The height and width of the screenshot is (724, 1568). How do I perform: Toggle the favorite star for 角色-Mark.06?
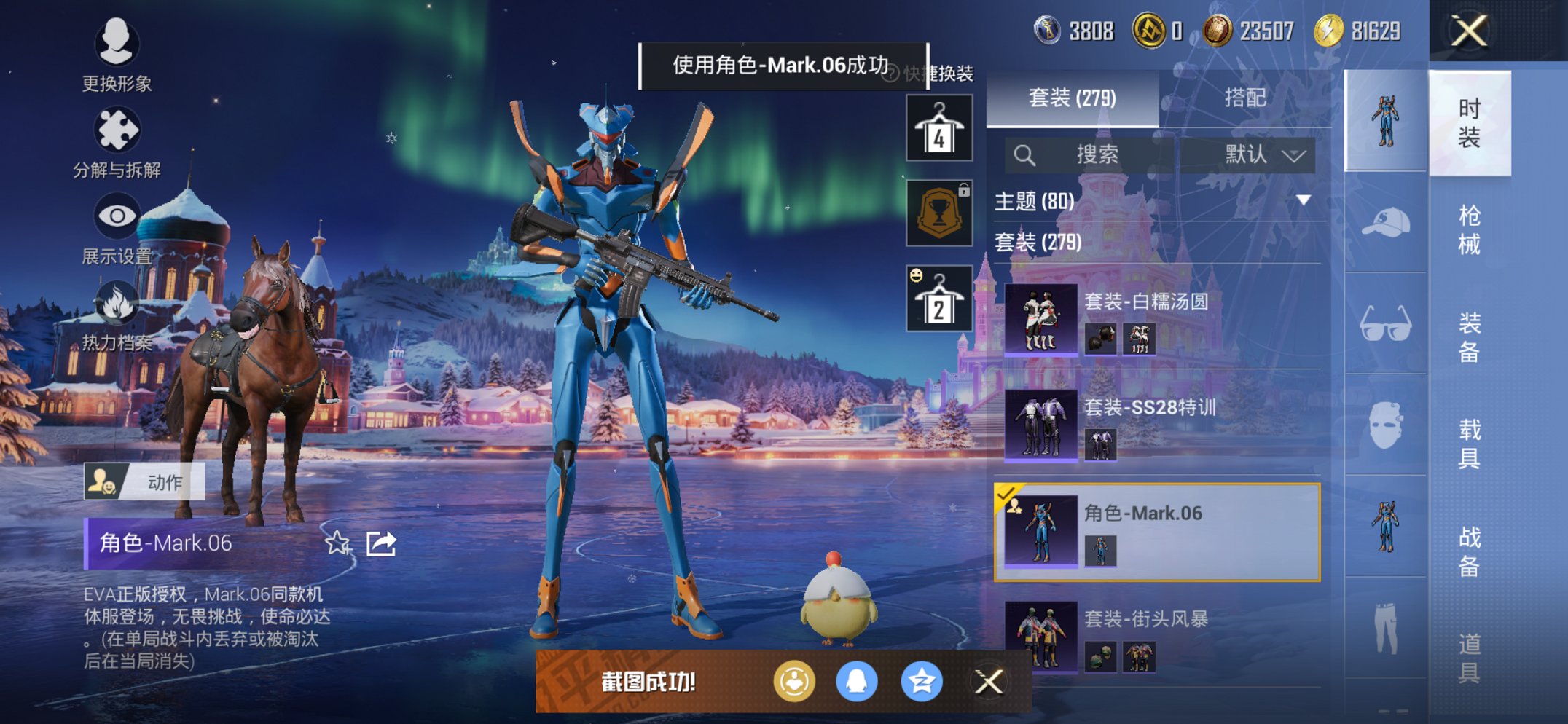[337, 543]
